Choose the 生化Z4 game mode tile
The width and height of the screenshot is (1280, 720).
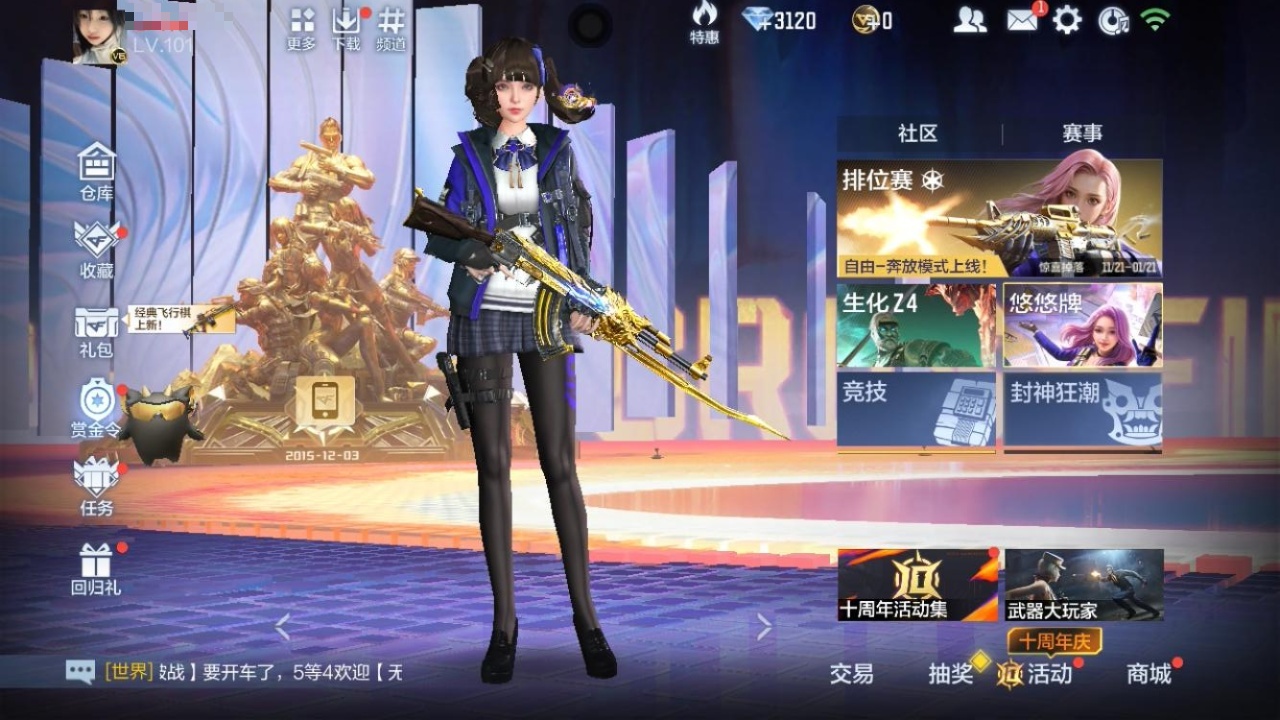pyautogui.click(x=916, y=325)
